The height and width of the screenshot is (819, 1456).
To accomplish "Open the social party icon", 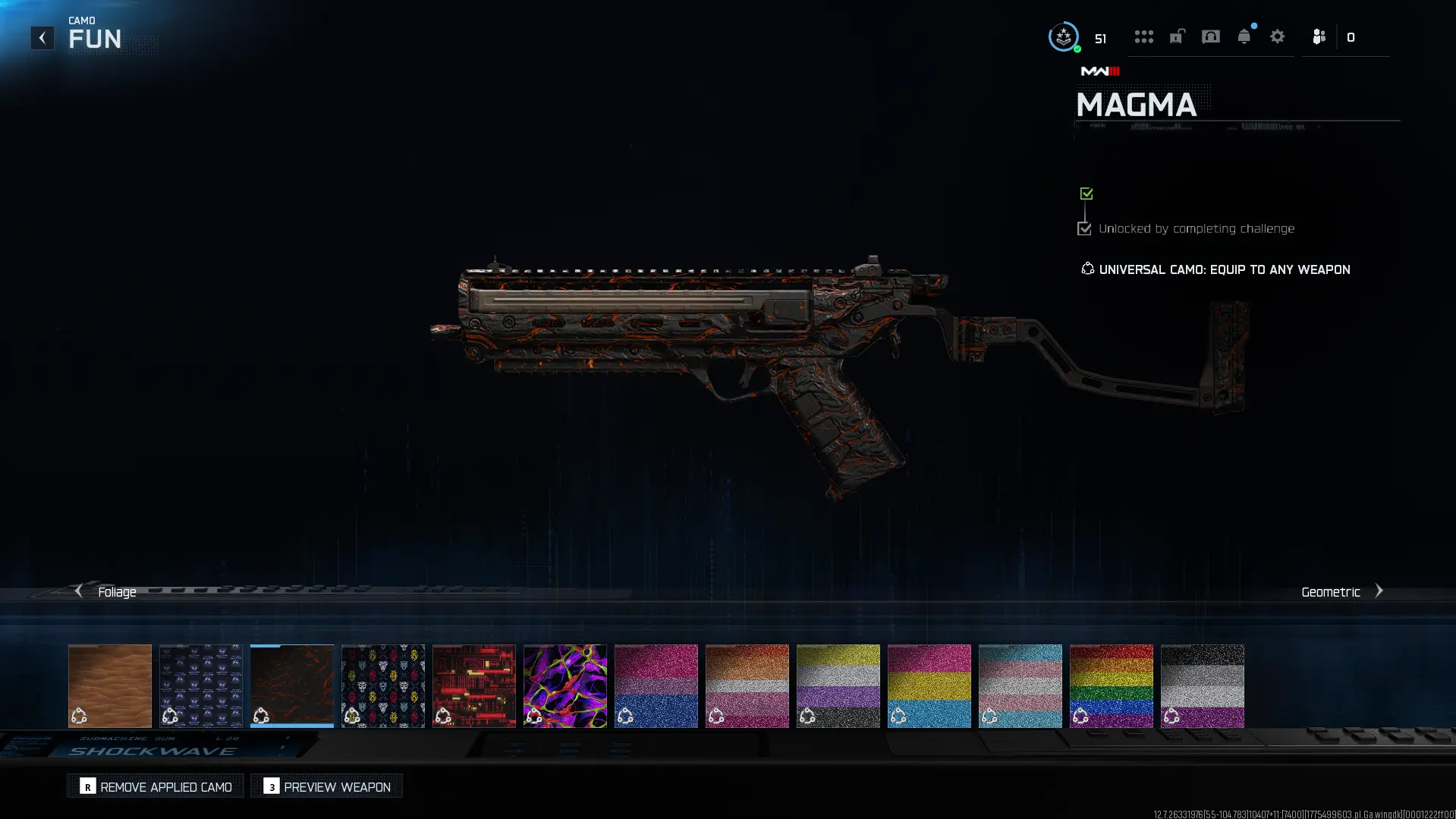I will (x=1319, y=36).
